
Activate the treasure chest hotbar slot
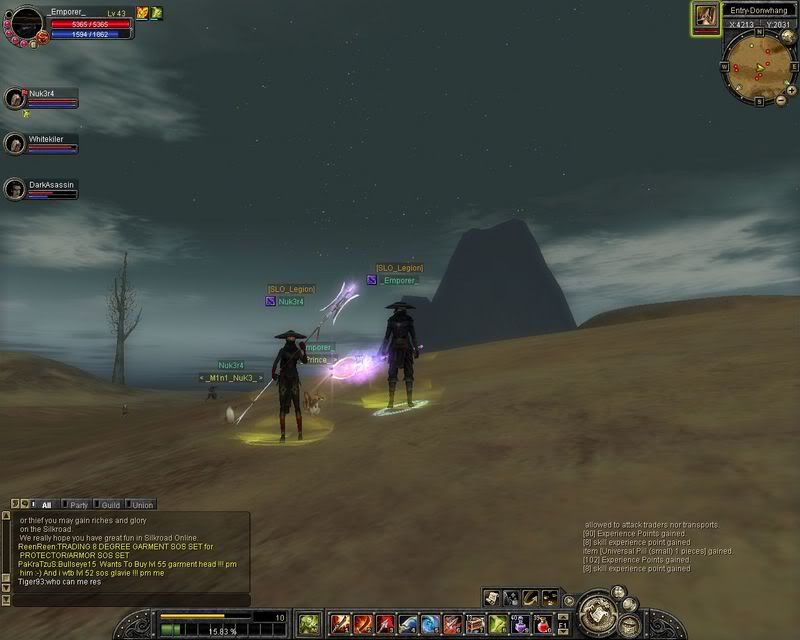coord(475,624)
